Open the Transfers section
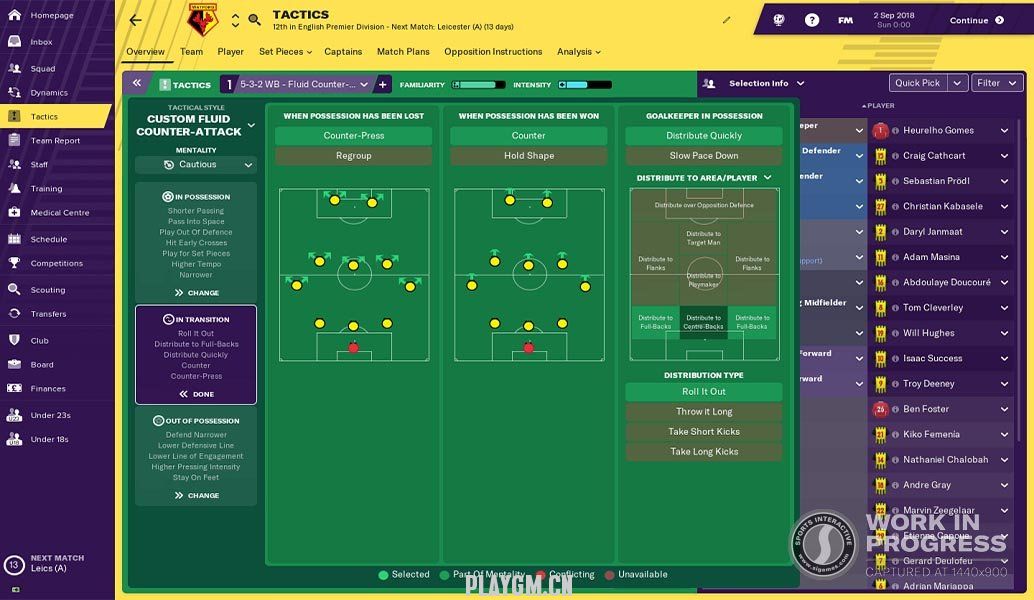This screenshot has height=600, width=1034. pyautogui.click(x=48, y=314)
